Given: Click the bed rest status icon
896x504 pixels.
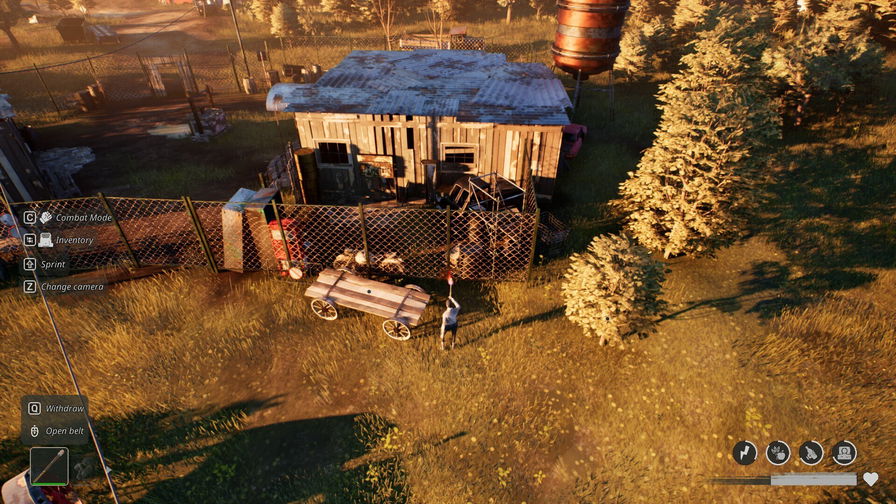Looking at the screenshot, I should click(844, 453).
